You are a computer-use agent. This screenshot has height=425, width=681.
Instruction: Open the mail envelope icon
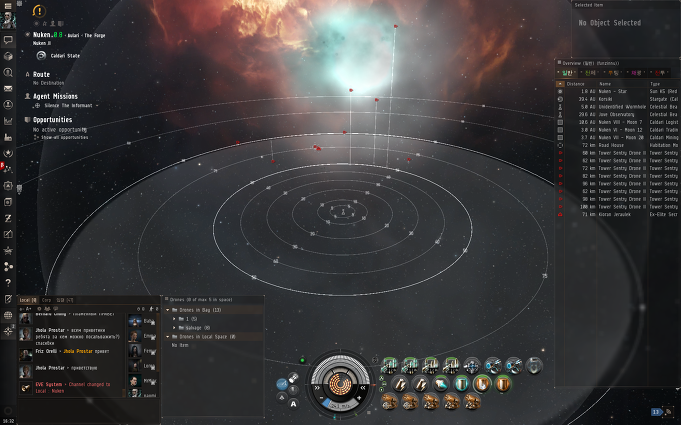tap(7, 88)
